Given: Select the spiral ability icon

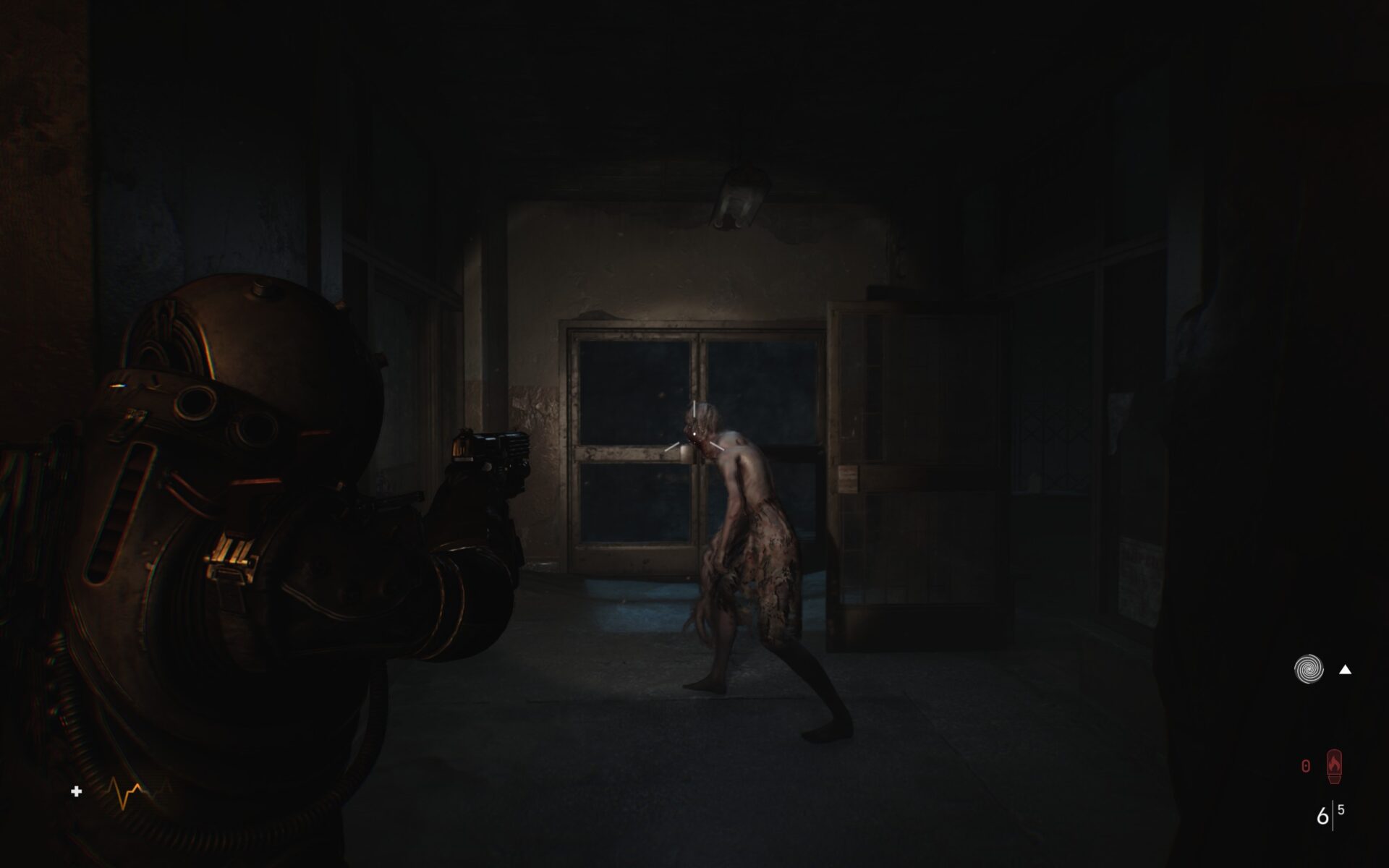Looking at the screenshot, I should [x=1308, y=669].
